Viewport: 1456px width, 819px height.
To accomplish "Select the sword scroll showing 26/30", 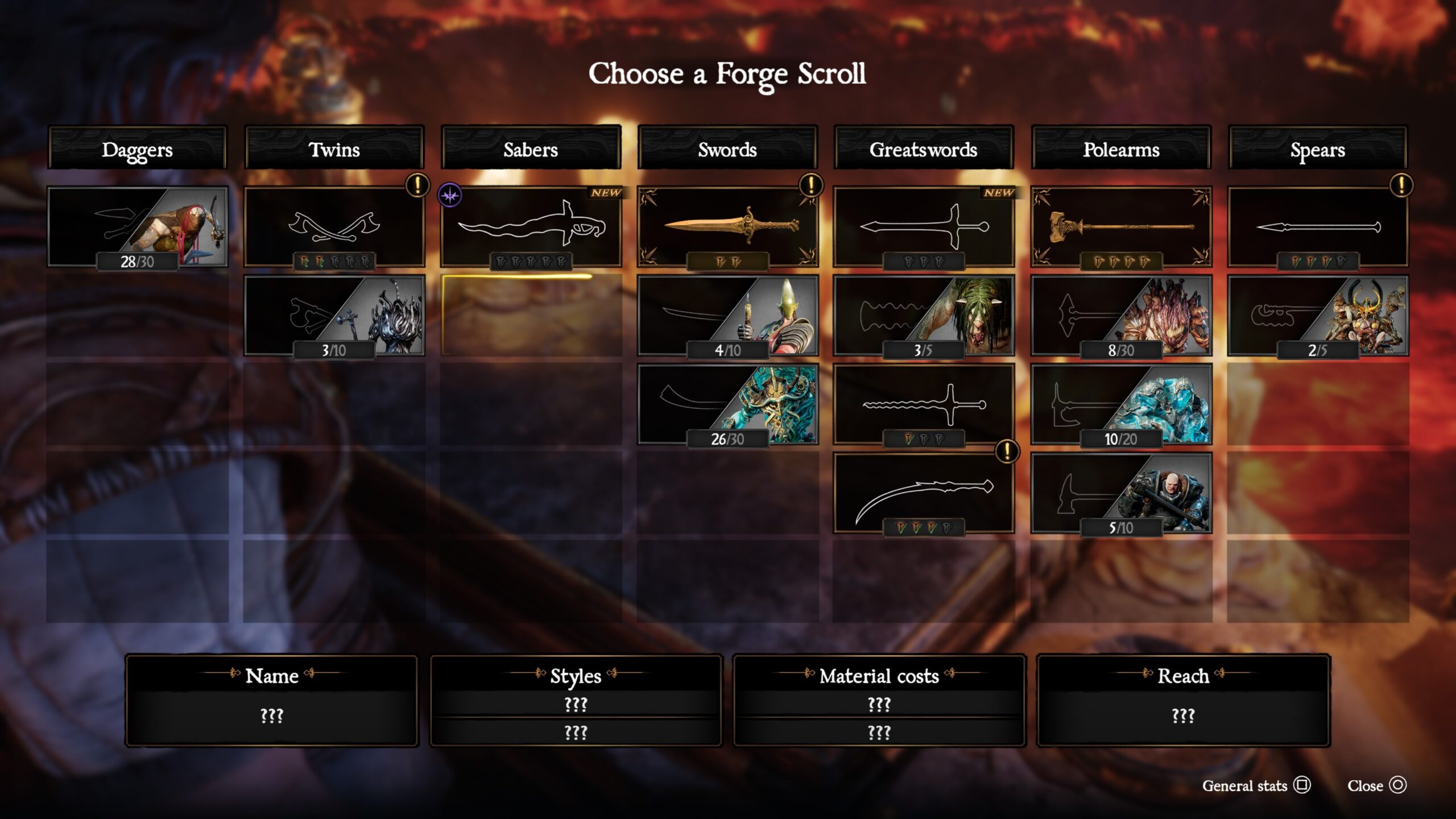I will [727, 404].
